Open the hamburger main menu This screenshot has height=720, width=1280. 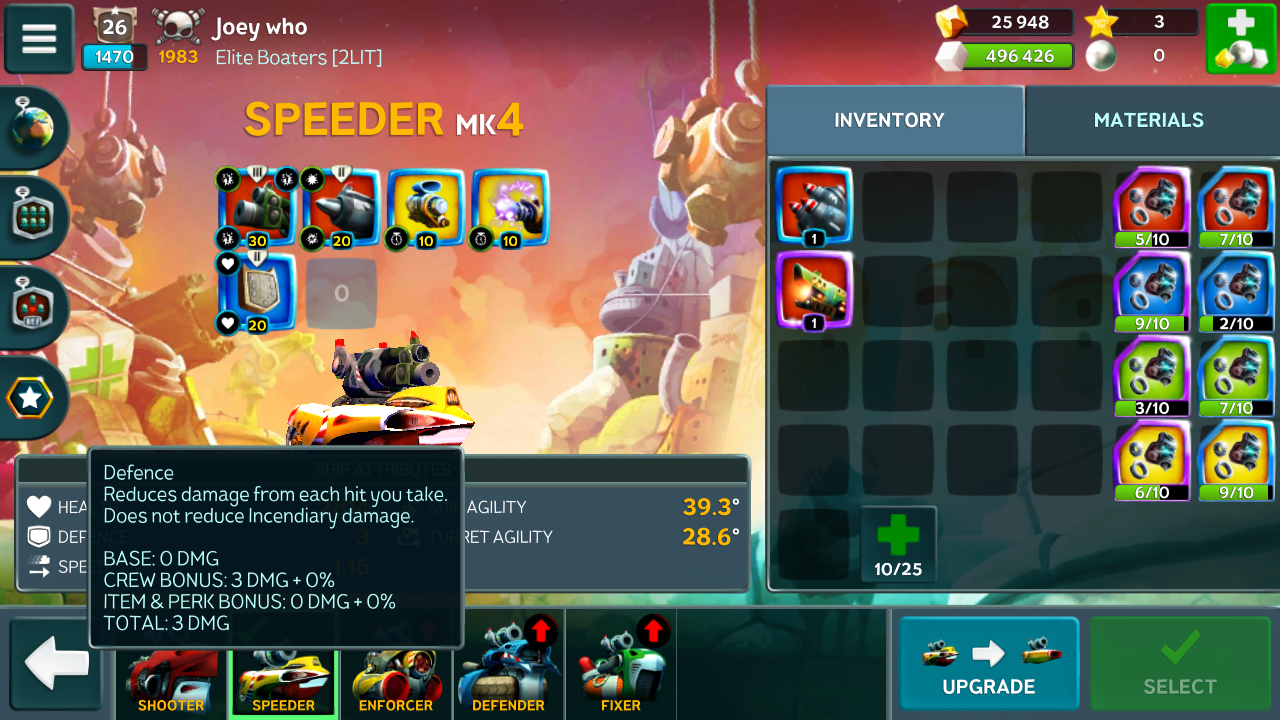click(39, 39)
